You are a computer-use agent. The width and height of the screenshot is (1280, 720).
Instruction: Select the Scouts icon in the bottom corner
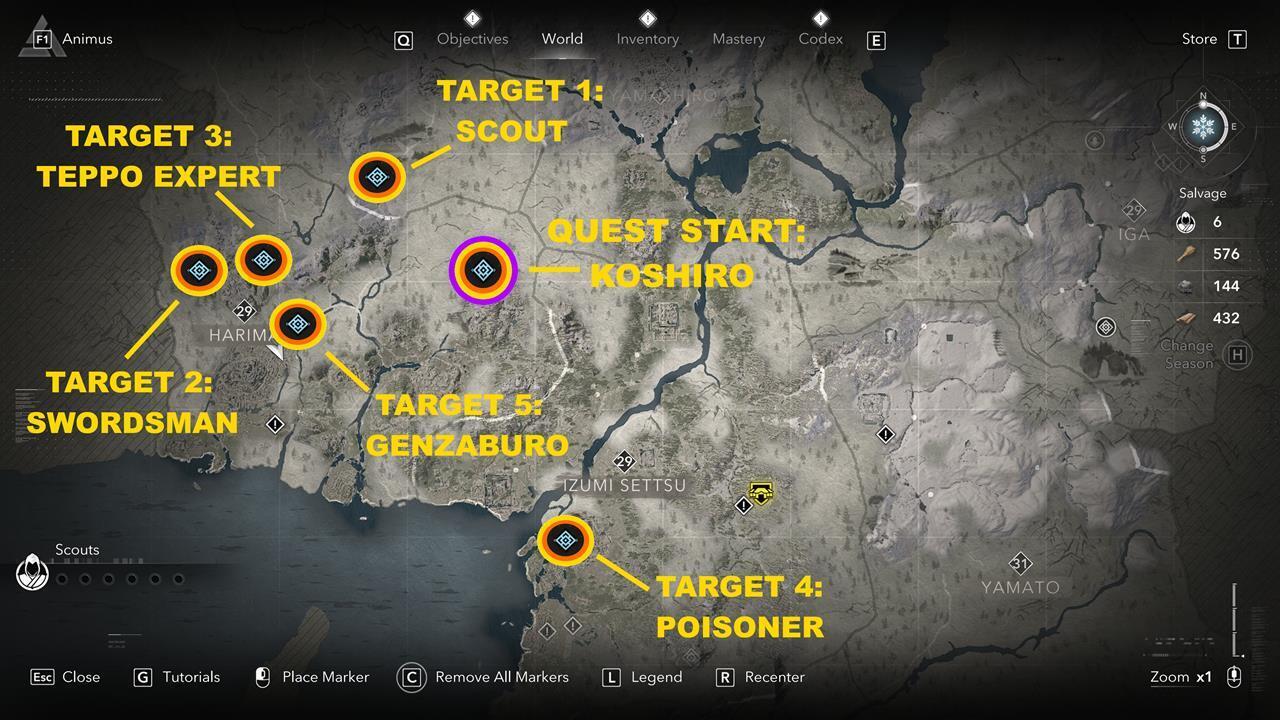point(31,572)
